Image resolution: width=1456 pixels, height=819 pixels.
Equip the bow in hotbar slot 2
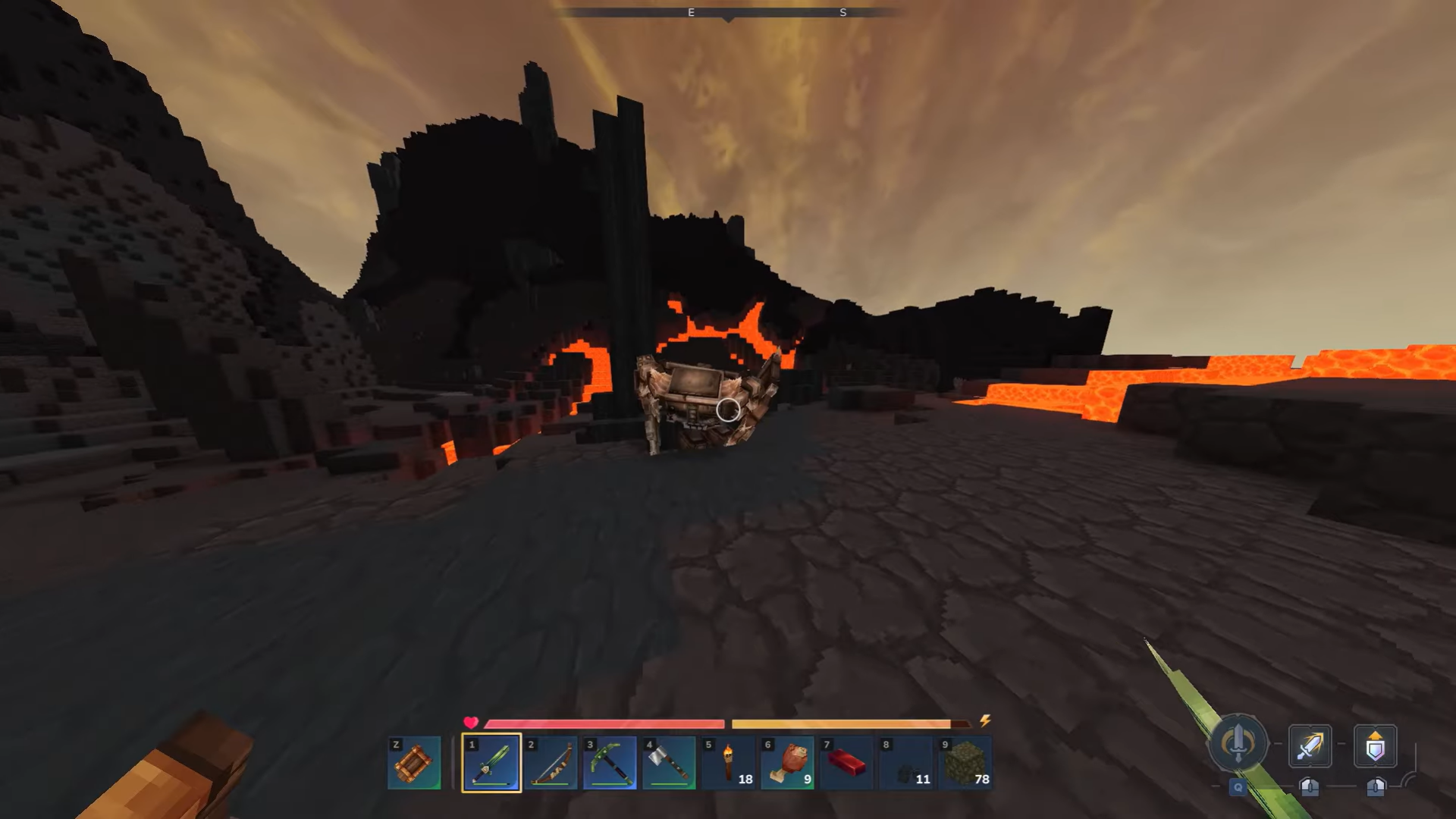tap(551, 762)
